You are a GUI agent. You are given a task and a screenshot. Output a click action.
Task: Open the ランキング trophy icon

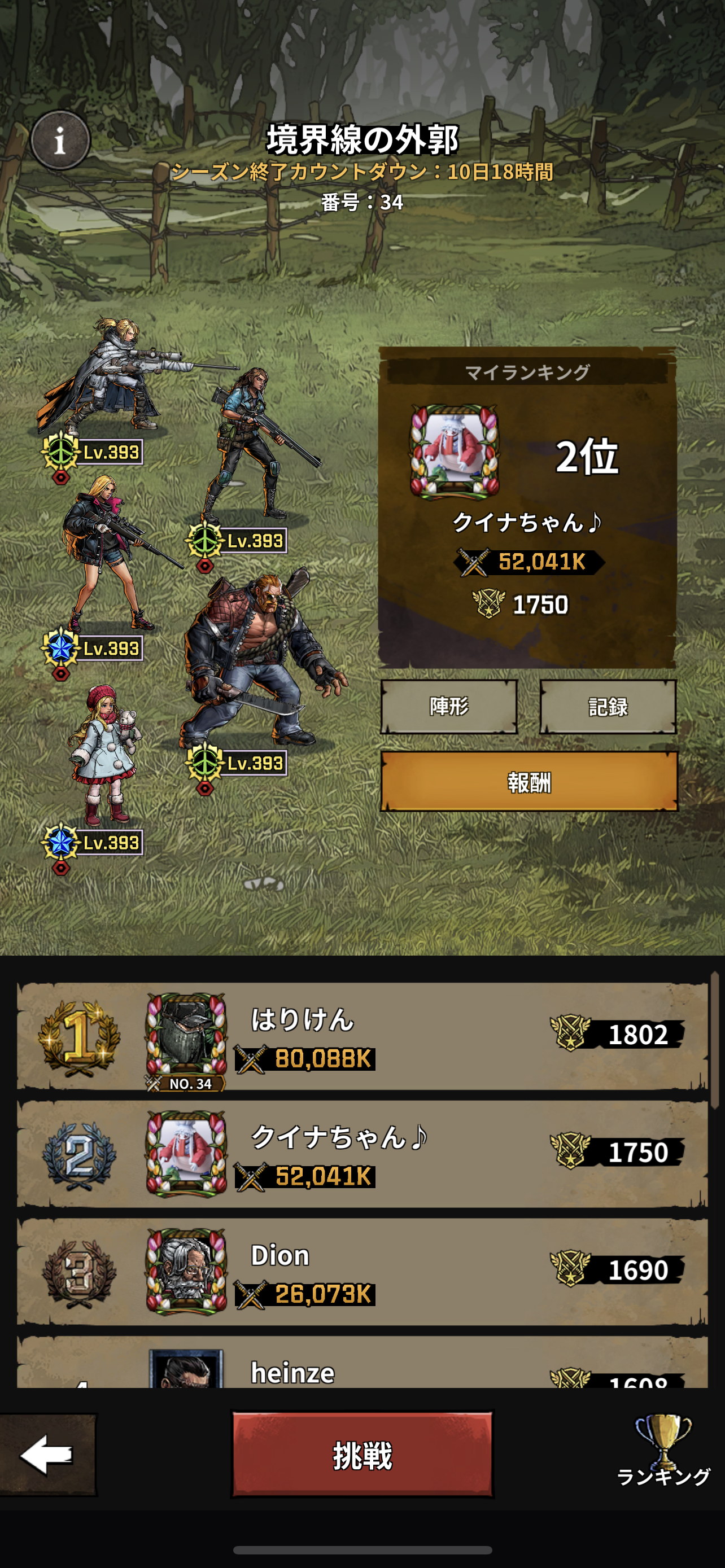pyautogui.click(x=663, y=1449)
